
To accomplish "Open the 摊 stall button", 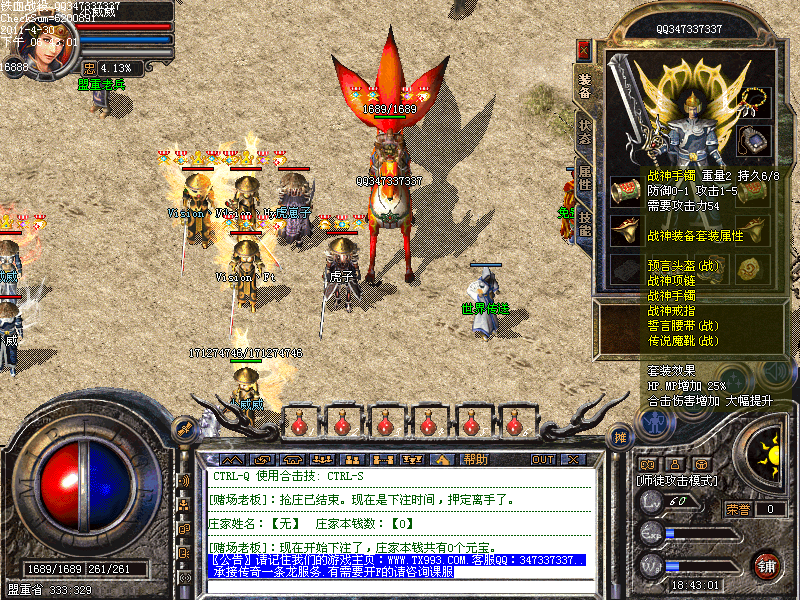I will pos(620,437).
